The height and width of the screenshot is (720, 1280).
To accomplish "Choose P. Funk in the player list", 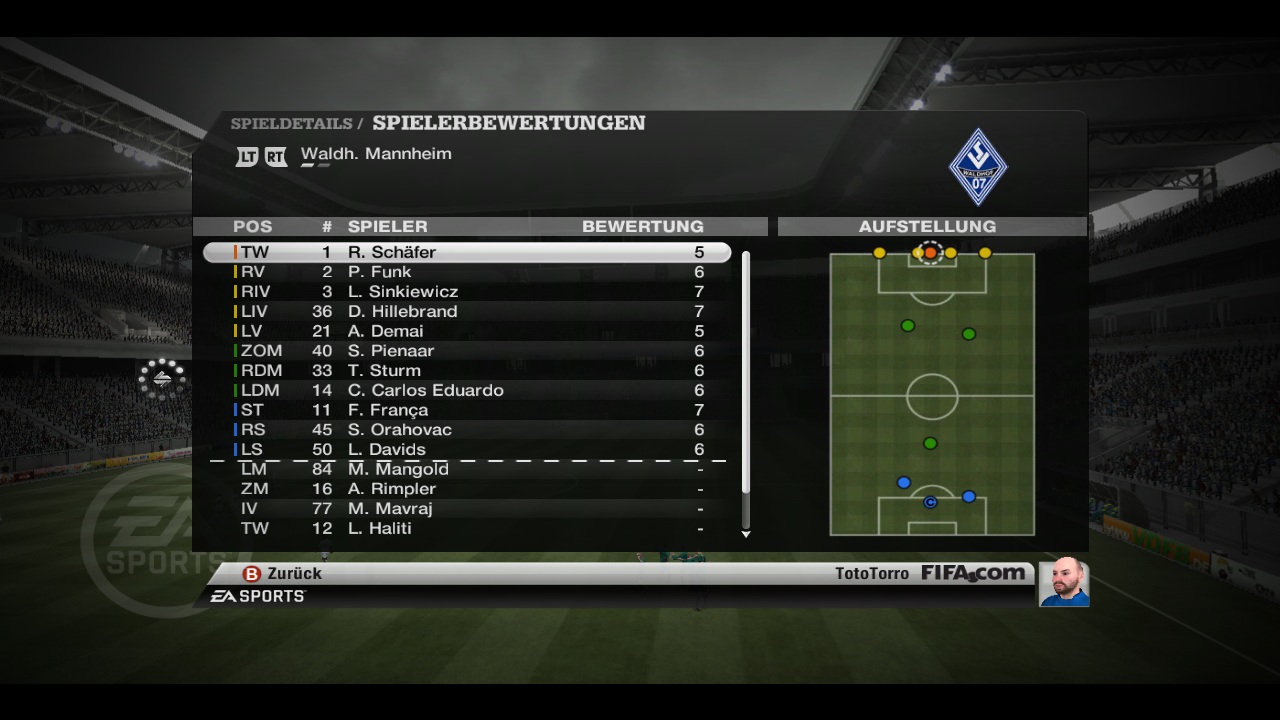I will point(467,272).
